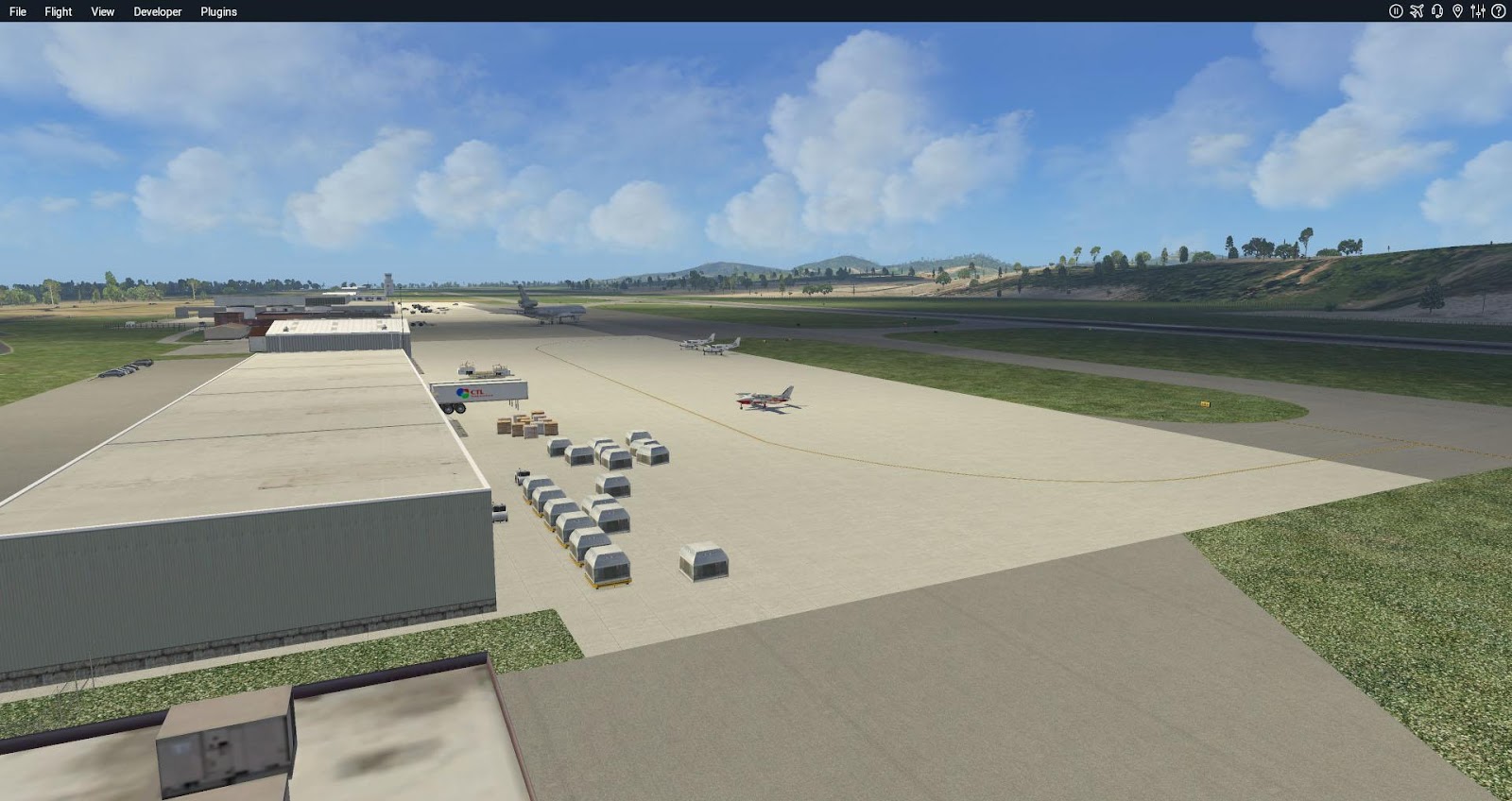1512x801 pixels.
Task: Pause the simulation with the pause icon
Action: [x=1396, y=11]
